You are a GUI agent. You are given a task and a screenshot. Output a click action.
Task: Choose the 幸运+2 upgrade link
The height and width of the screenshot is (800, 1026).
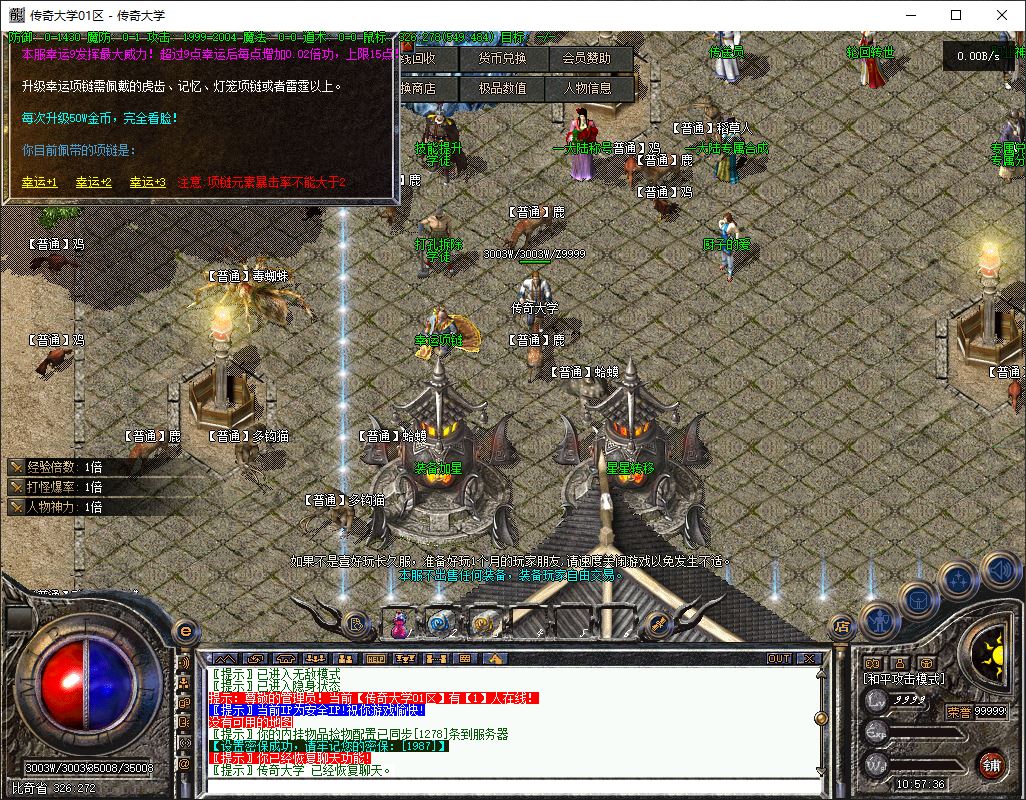pos(94,182)
